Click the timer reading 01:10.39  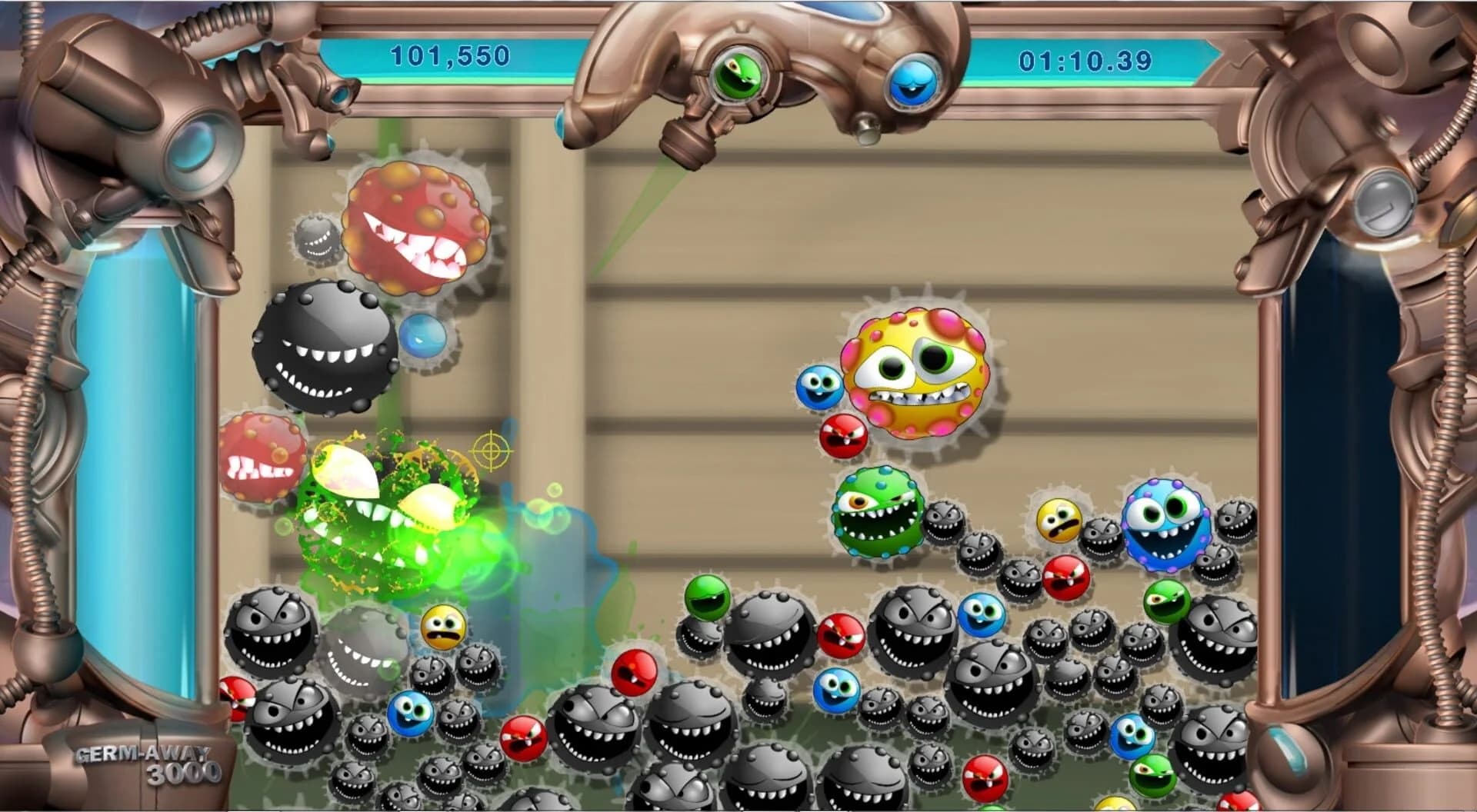pyautogui.click(x=1085, y=56)
